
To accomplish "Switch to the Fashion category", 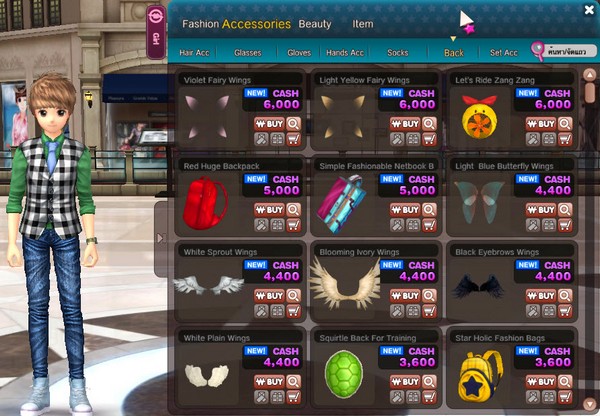I will pyautogui.click(x=200, y=24).
